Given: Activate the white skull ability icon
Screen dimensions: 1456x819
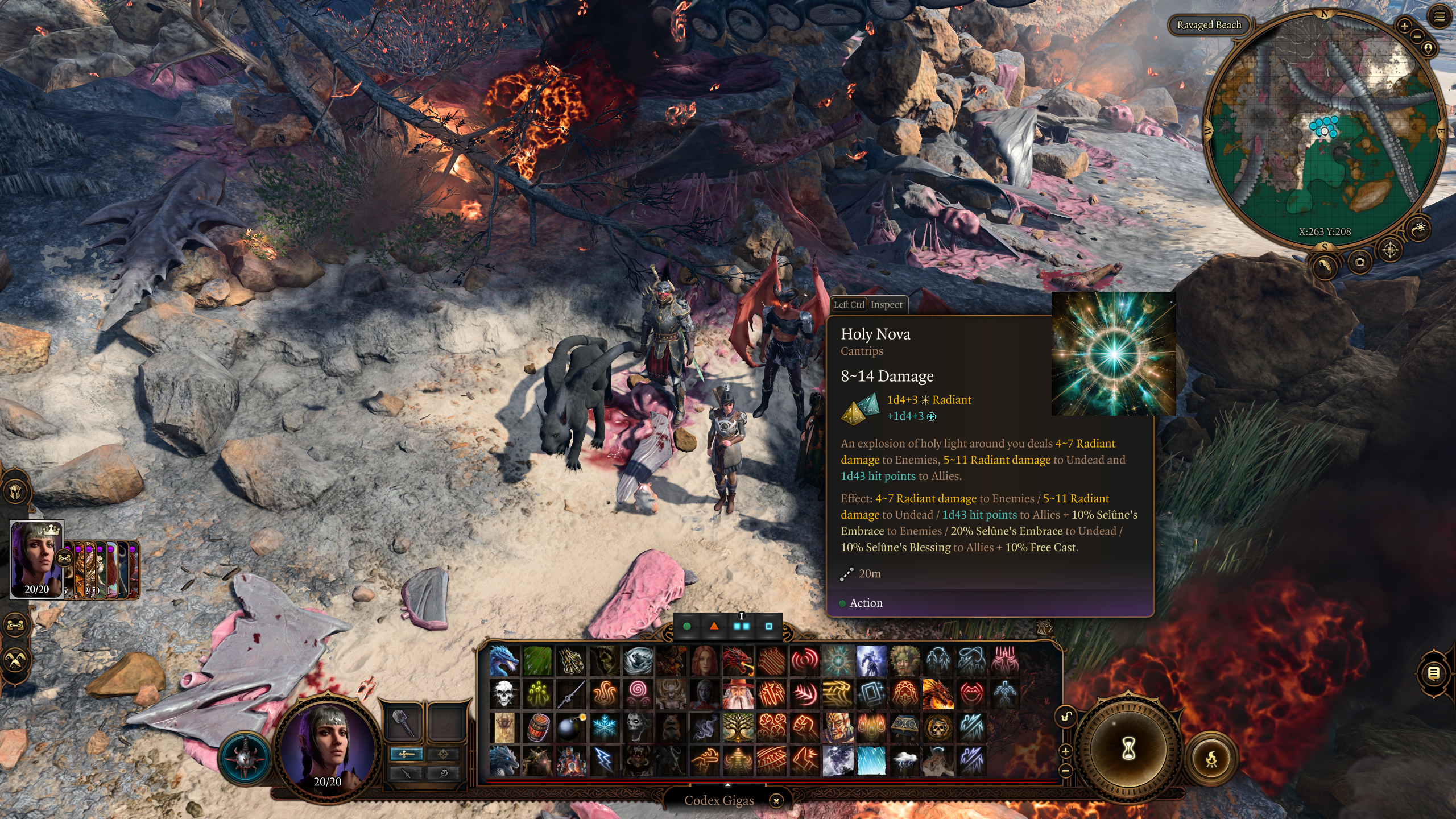Looking at the screenshot, I should click(504, 694).
